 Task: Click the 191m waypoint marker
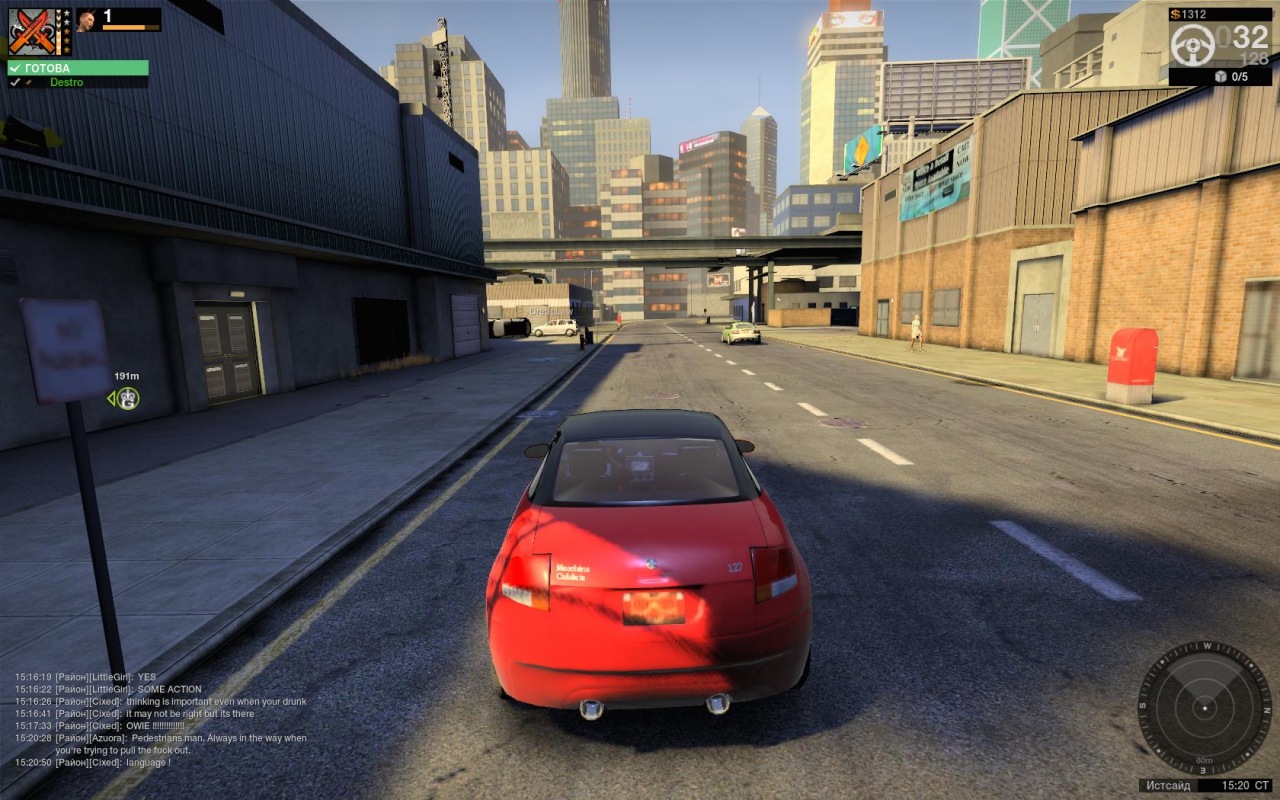point(127,398)
